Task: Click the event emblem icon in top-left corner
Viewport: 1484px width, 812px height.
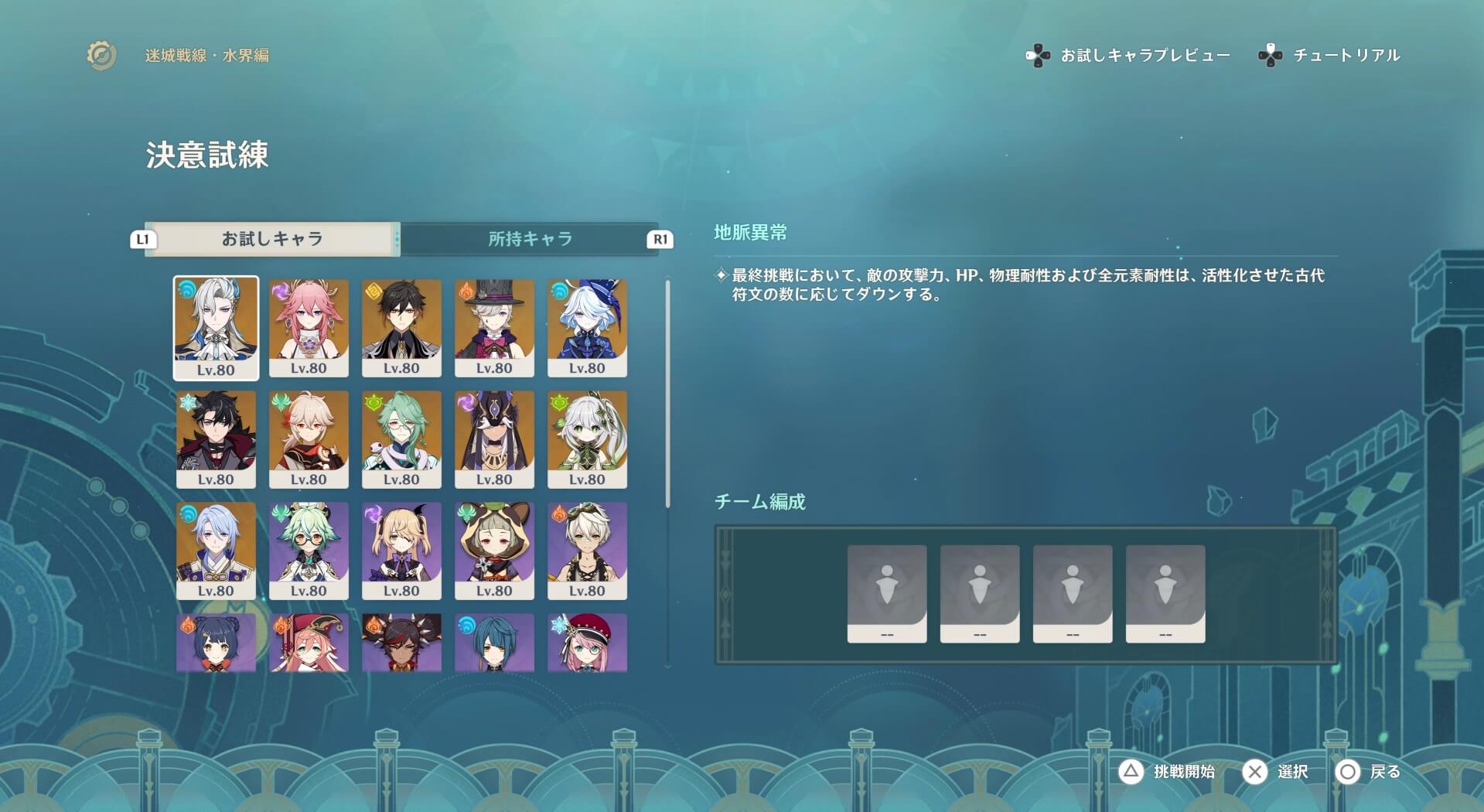Action: point(100,55)
